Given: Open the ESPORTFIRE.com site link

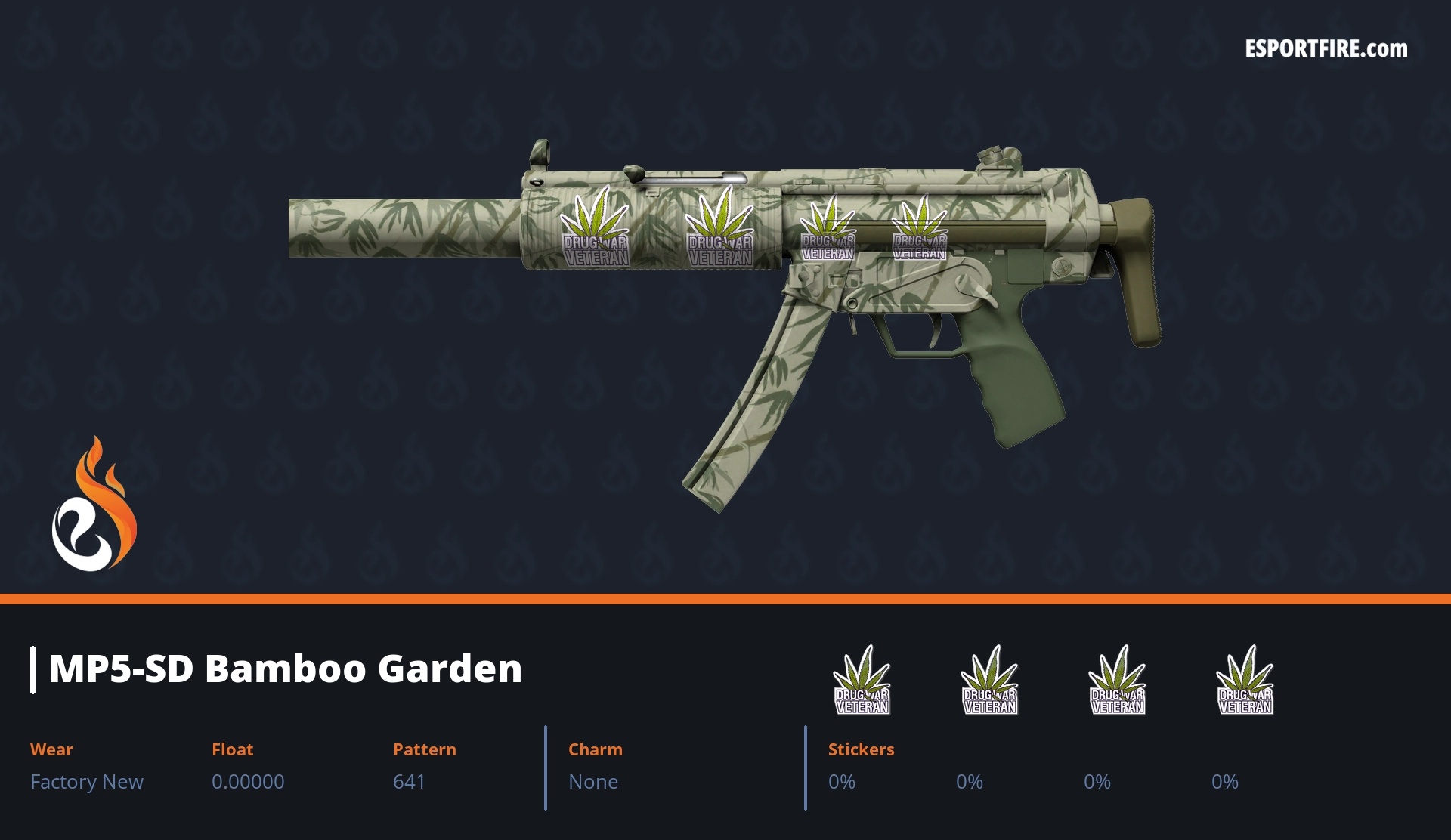Looking at the screenshot, I should click(x=1326, y=49).
